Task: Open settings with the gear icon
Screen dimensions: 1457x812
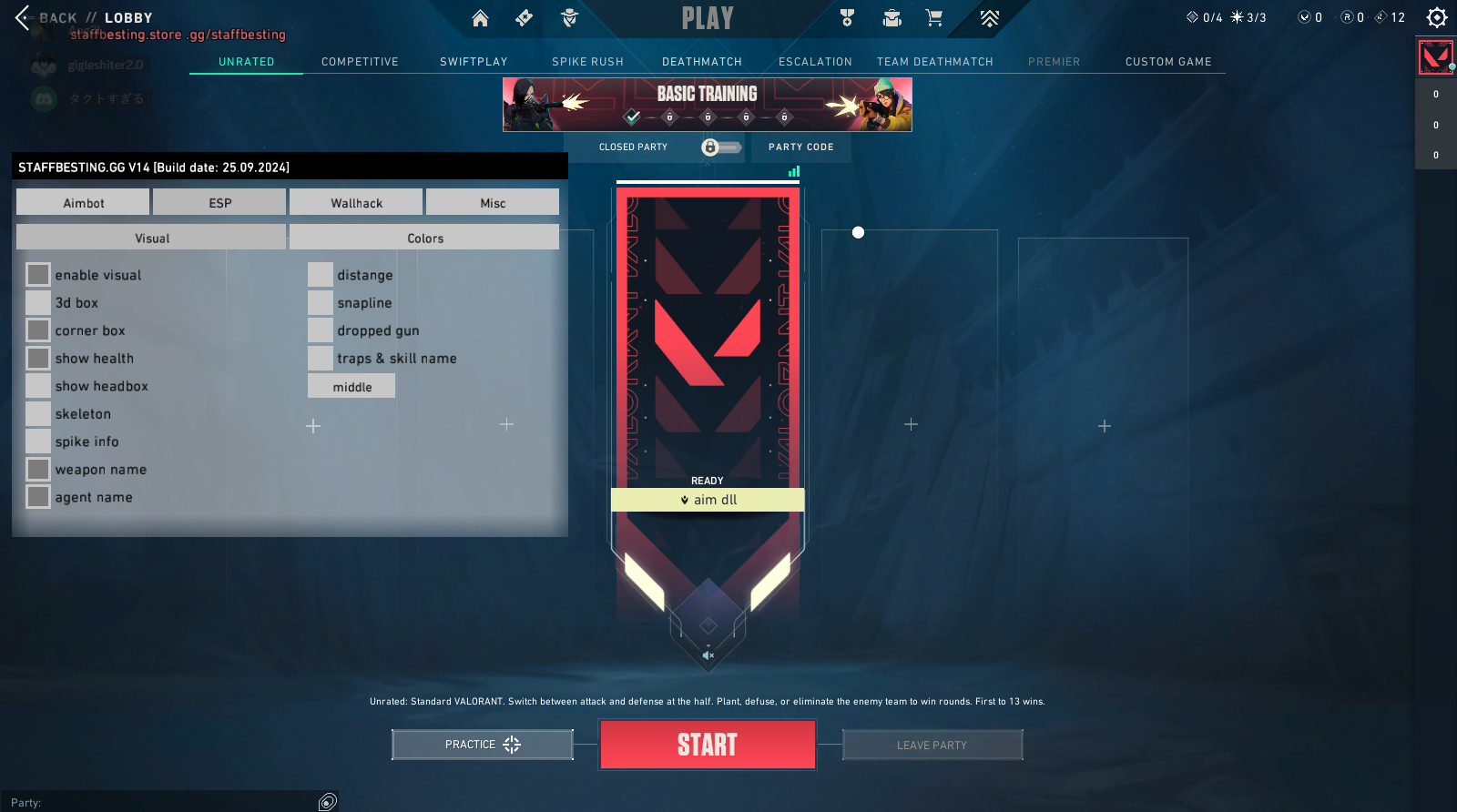Action: (1437, 17)
